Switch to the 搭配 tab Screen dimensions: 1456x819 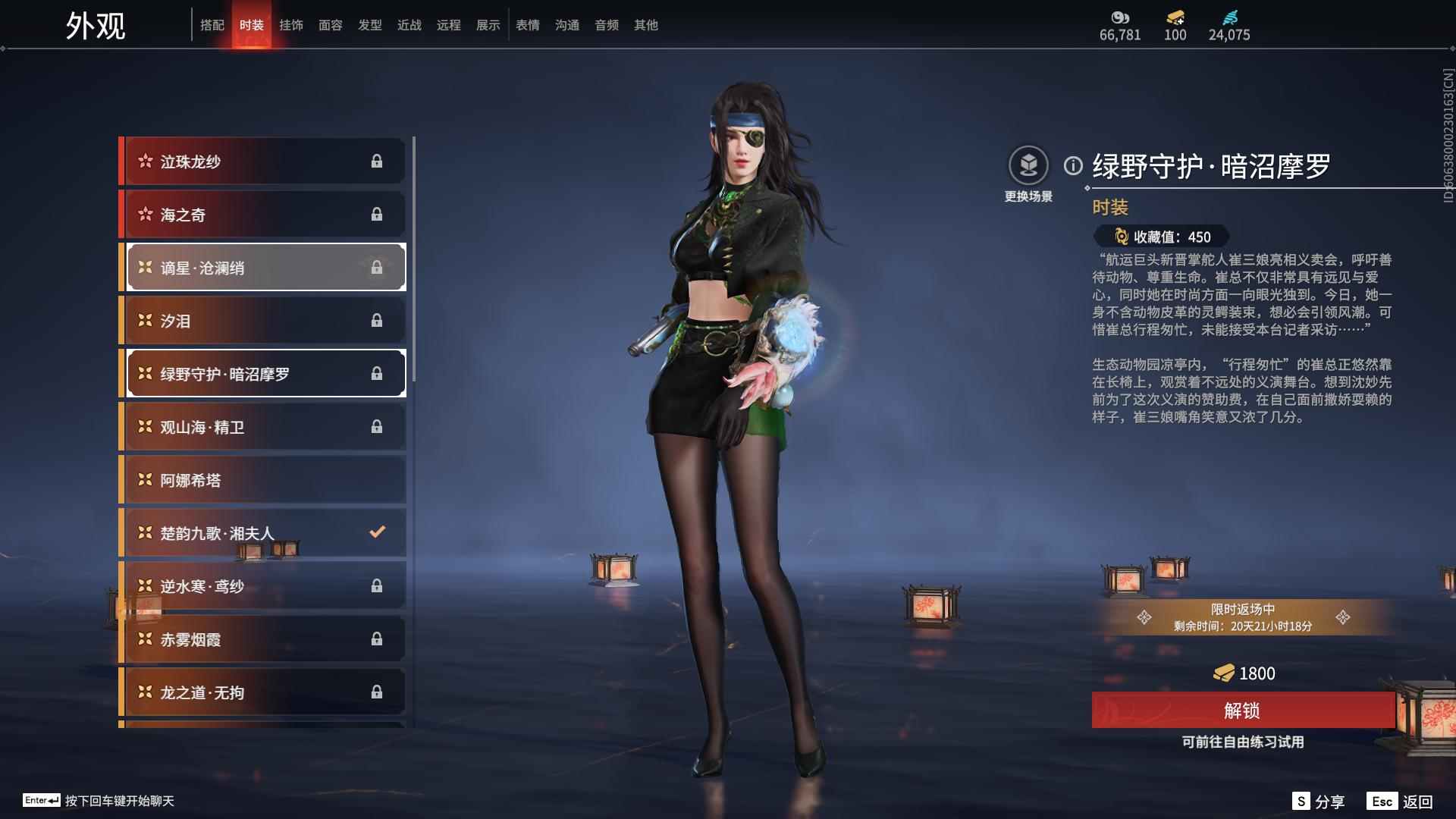point(213,24)
